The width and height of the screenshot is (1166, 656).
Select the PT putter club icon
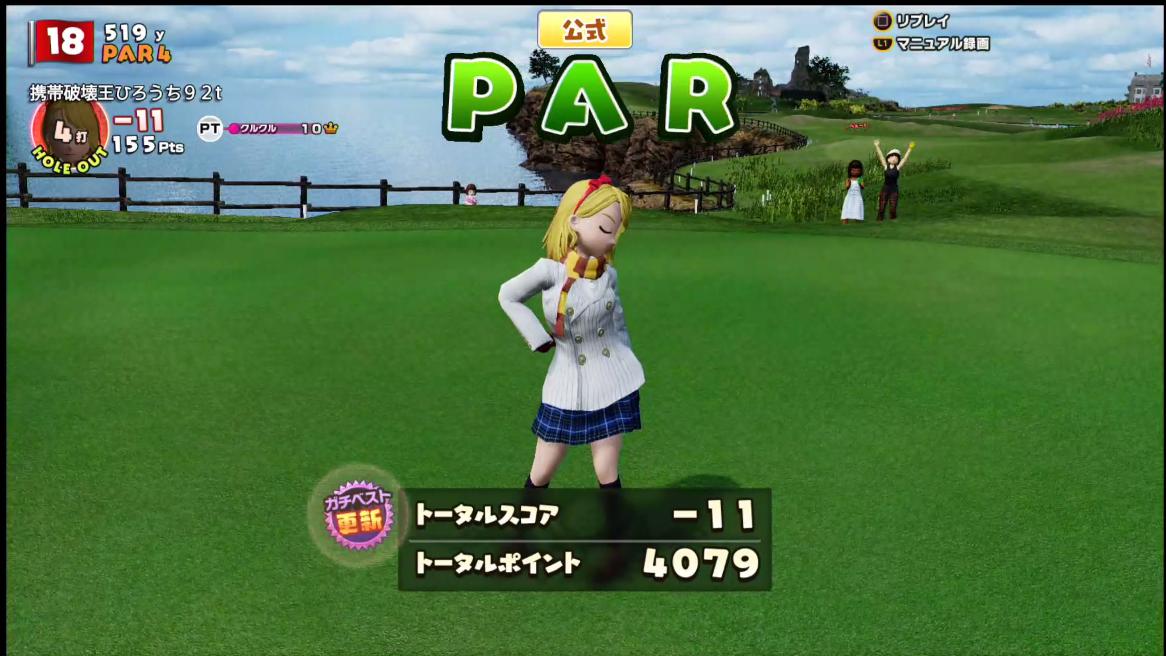click(x=209, y=128)
